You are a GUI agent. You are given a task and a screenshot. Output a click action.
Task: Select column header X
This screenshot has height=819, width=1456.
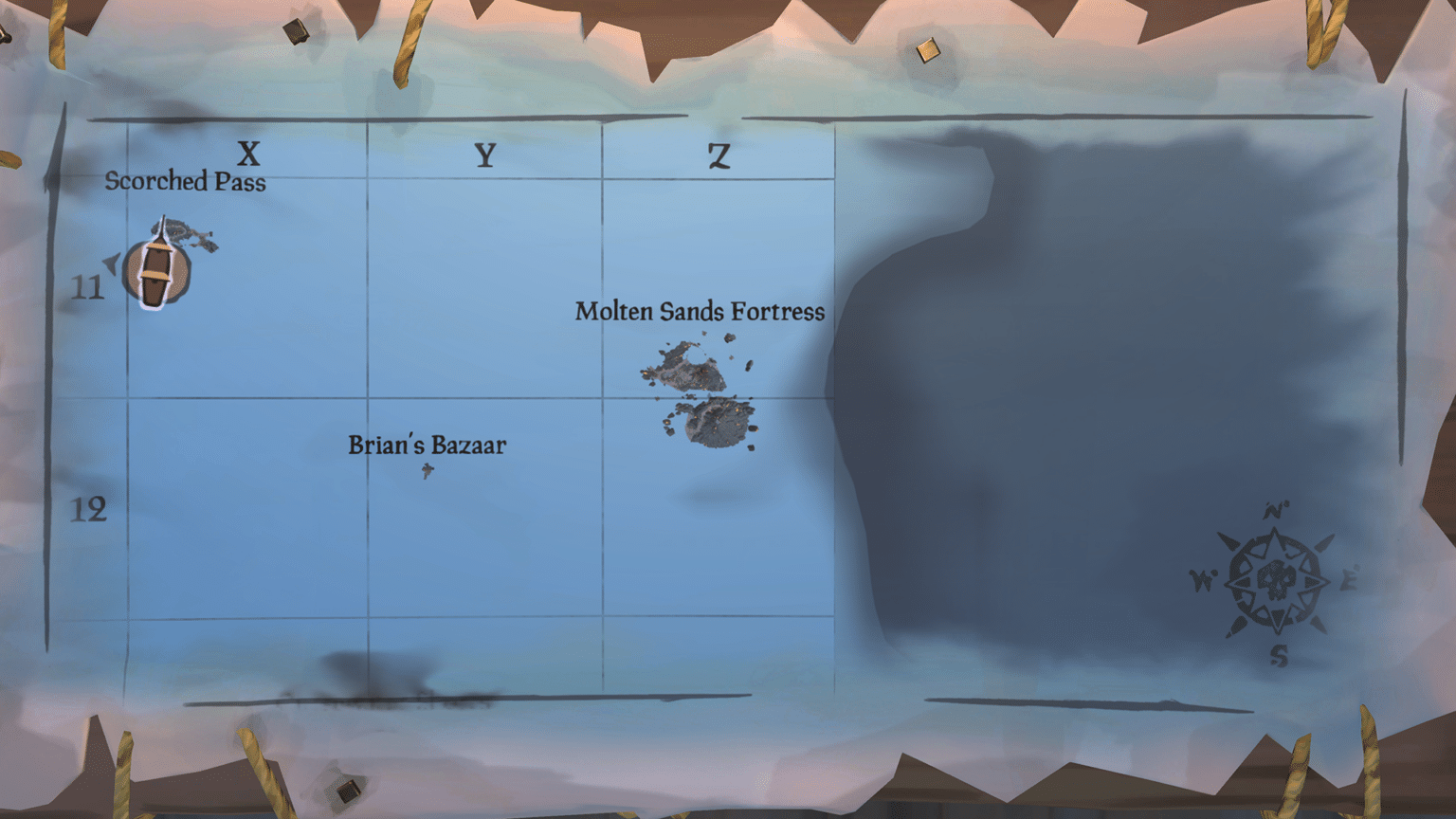pos(248,152)
